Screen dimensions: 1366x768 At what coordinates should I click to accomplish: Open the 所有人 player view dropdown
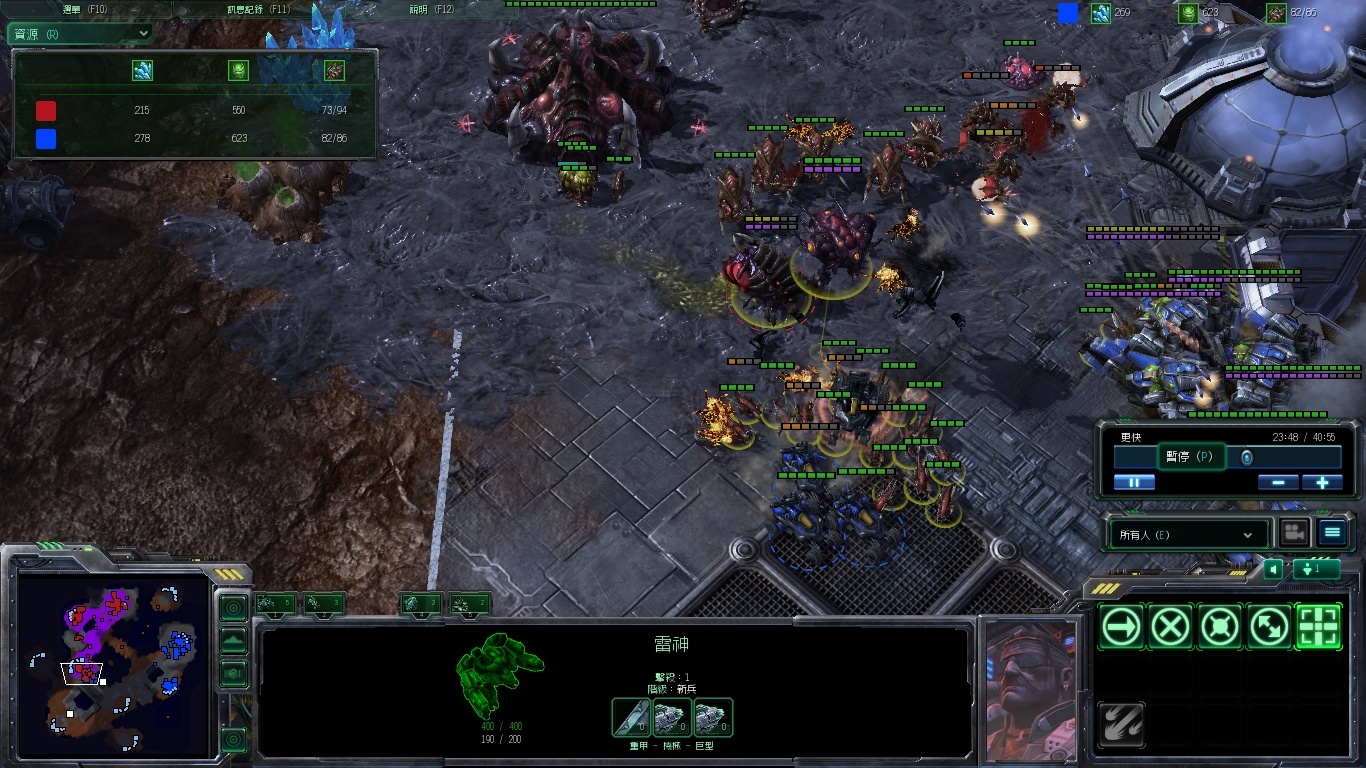1187,534
